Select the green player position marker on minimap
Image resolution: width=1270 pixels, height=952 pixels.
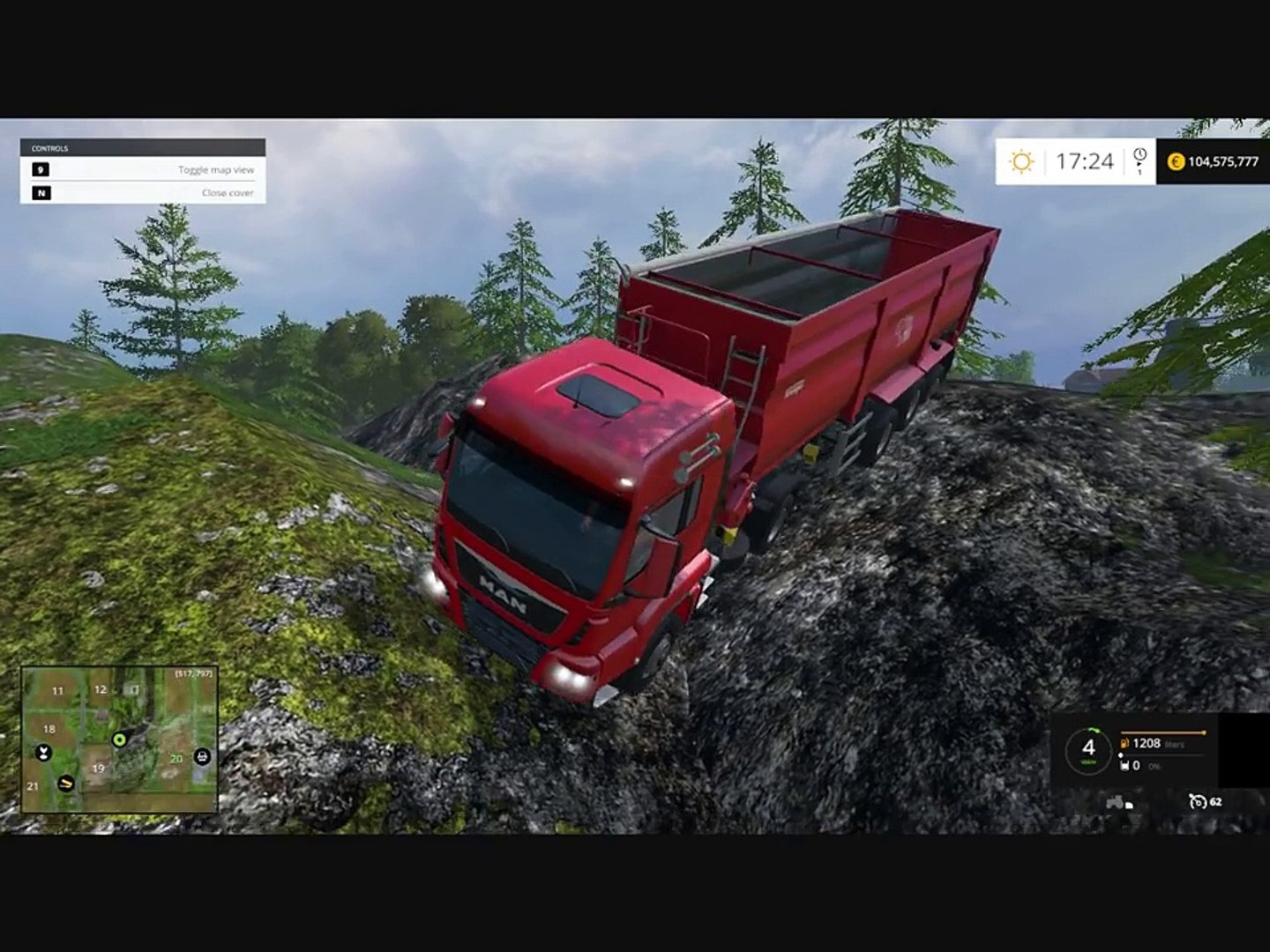point(119,738)
